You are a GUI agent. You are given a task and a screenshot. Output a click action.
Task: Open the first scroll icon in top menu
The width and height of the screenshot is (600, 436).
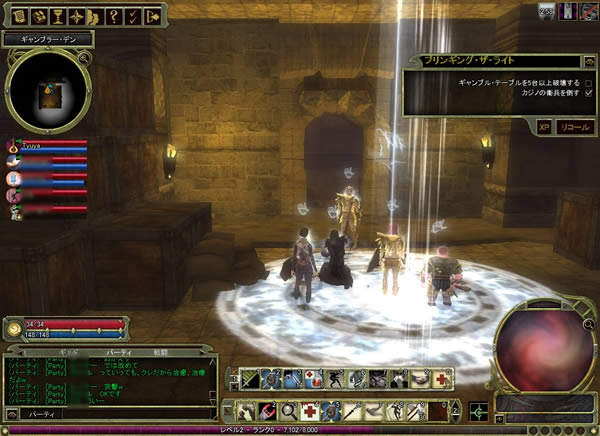[x=18, y=16]
